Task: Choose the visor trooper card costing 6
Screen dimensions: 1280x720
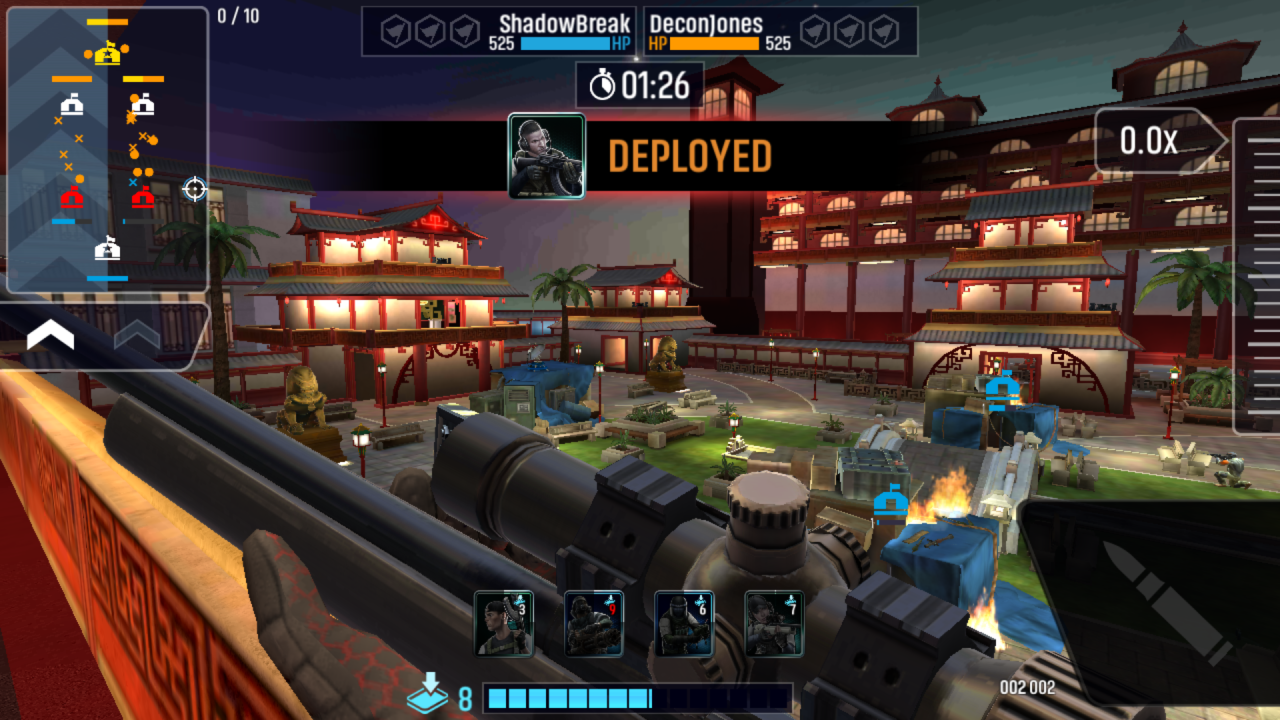Action: [x=684, y=623]
